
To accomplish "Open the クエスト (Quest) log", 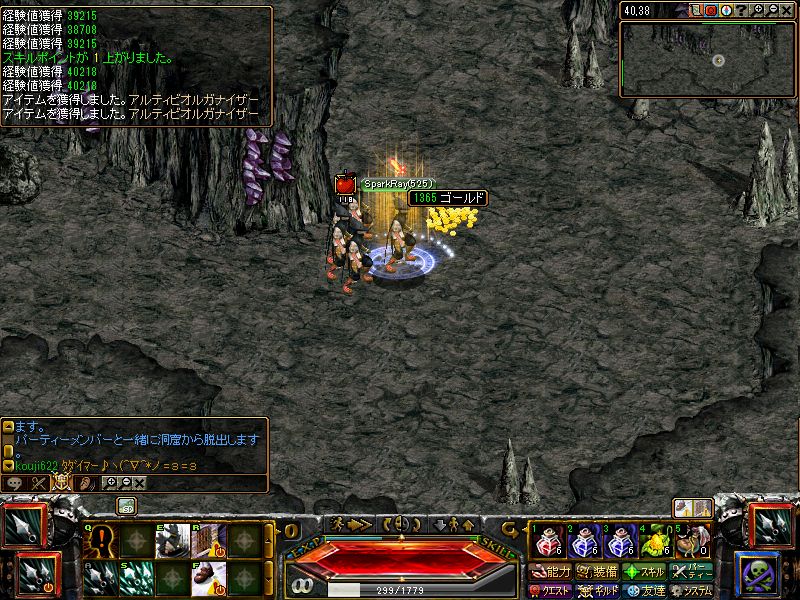I will pyautogui.click(x=551, y=591).
